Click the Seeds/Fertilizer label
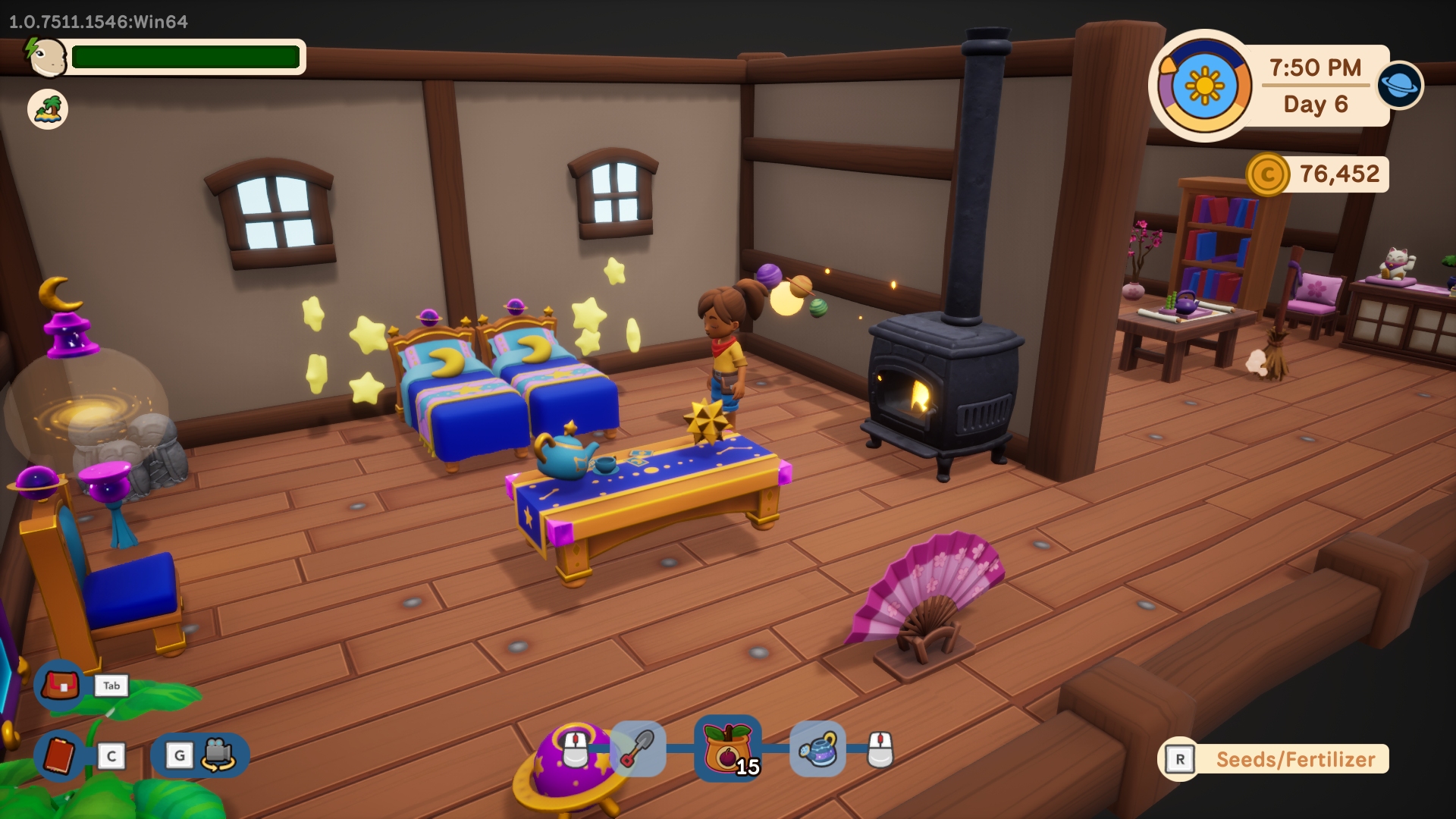 (1294, 759)
